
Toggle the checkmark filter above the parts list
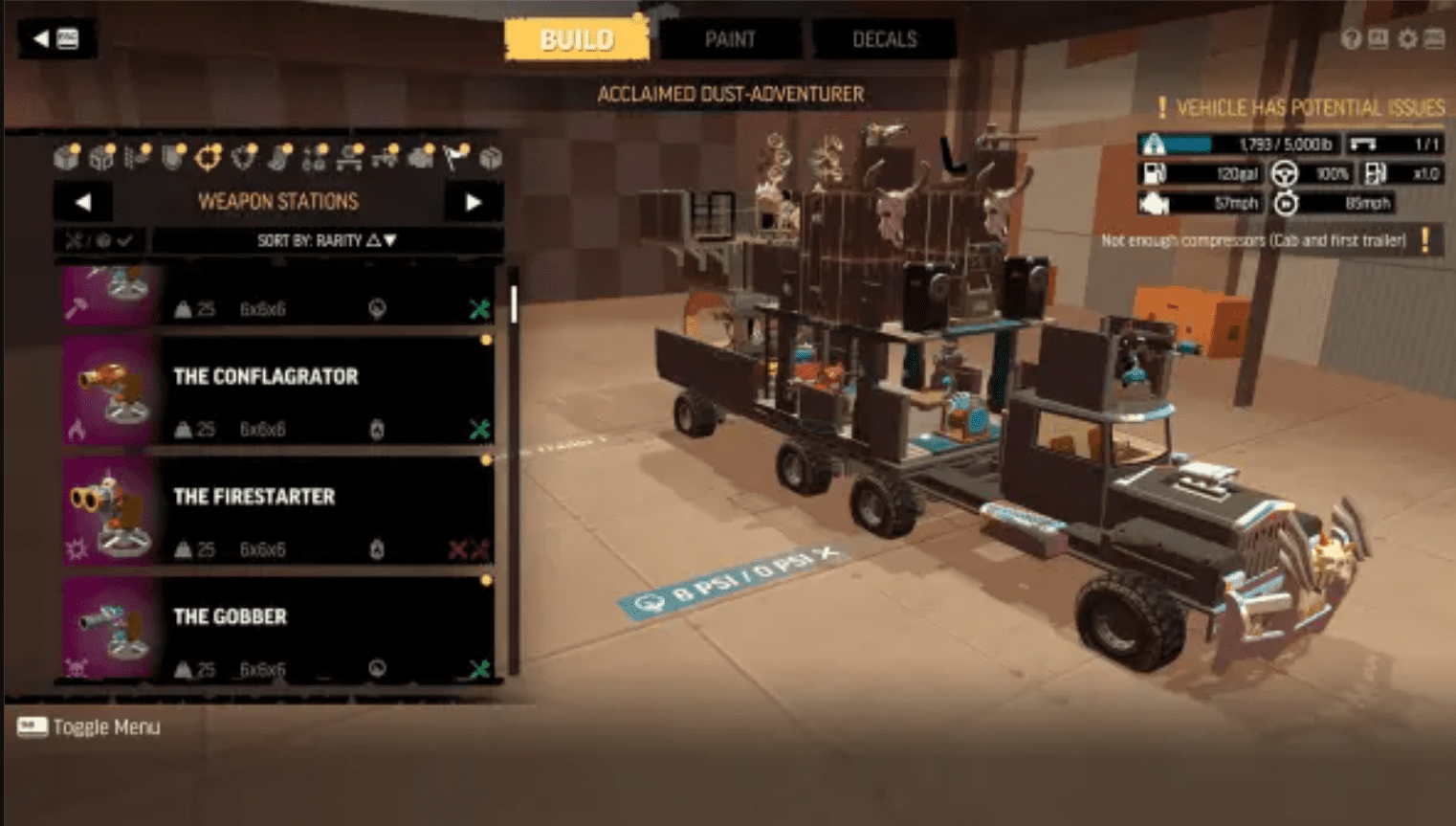coord(124,241)
